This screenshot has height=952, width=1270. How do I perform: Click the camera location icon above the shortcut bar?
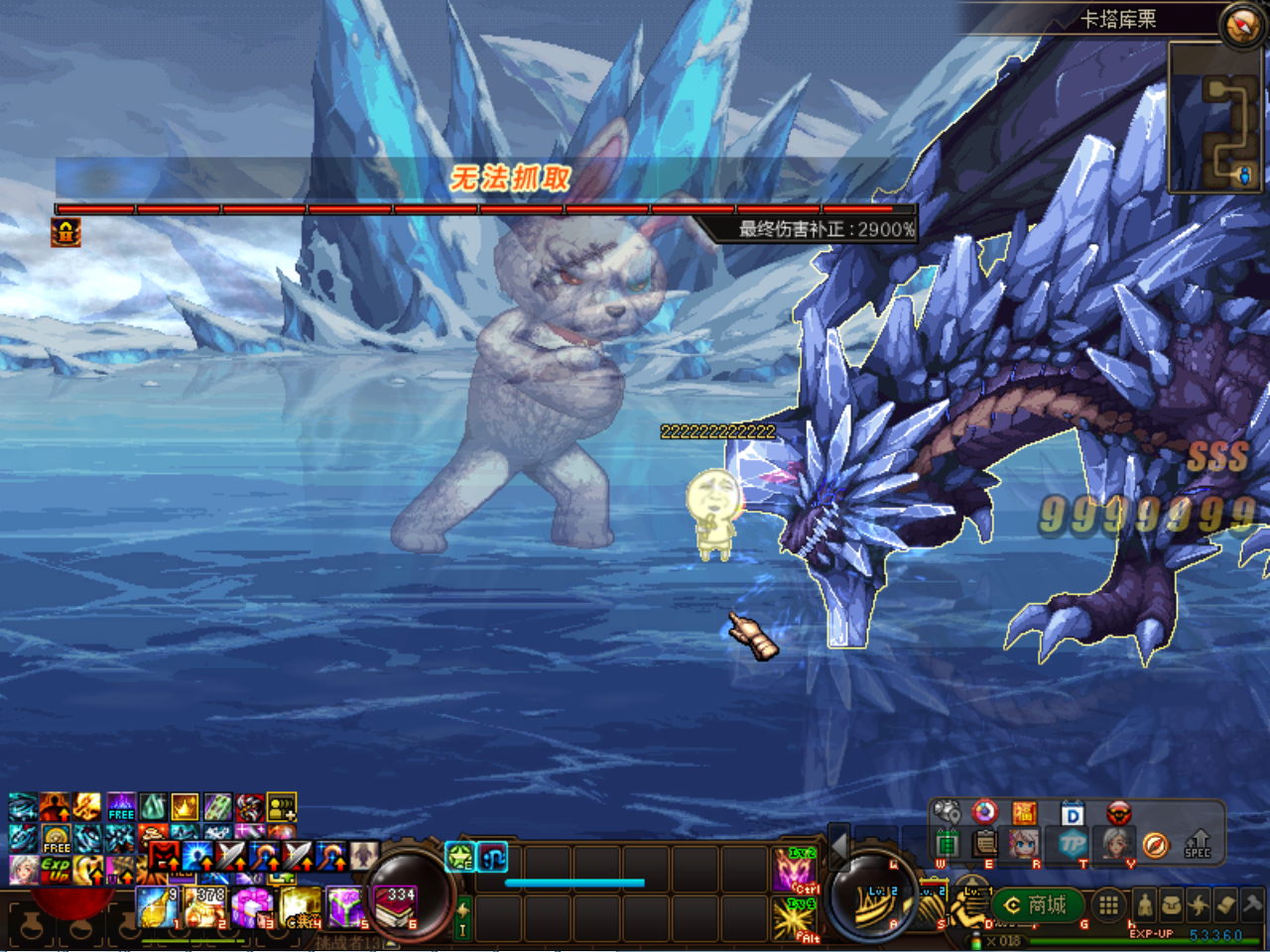click(945, 811)
